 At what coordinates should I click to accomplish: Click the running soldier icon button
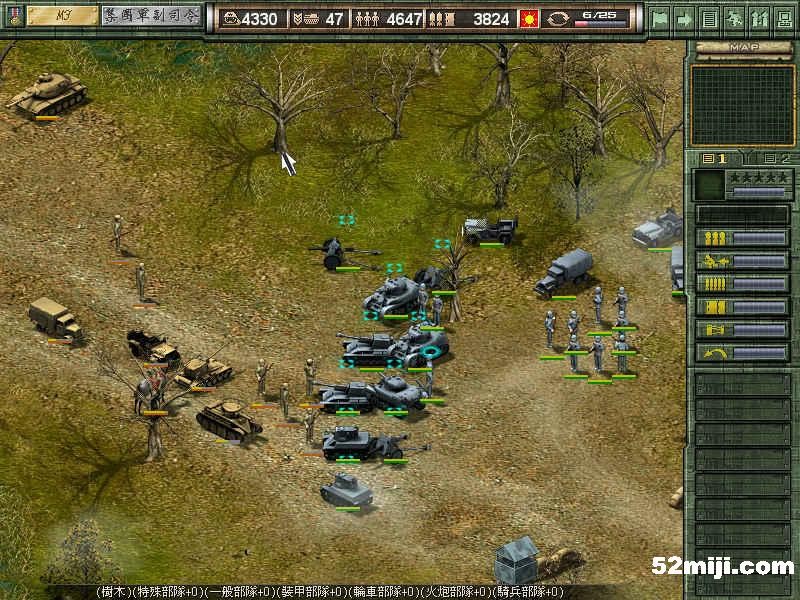pos(733,18)
